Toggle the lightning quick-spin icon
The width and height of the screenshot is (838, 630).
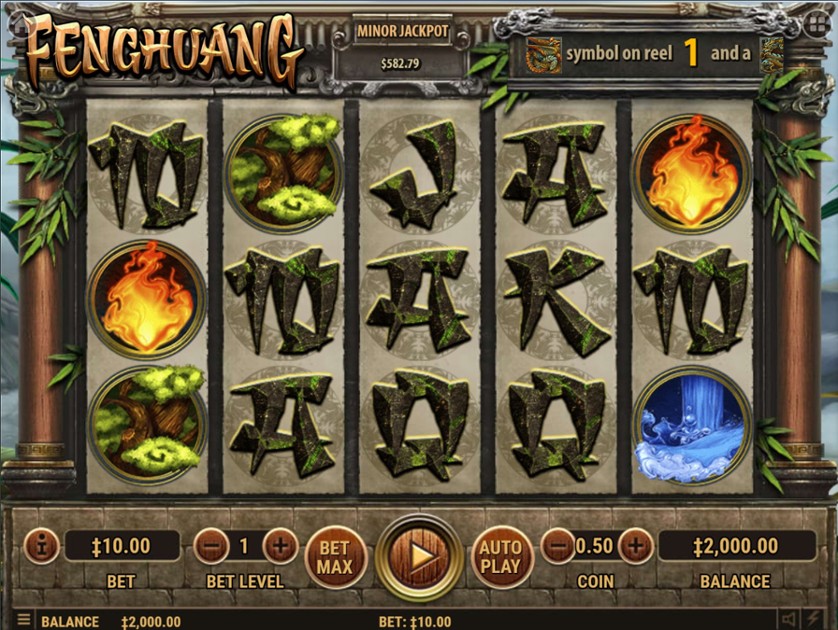pos(816,621)
